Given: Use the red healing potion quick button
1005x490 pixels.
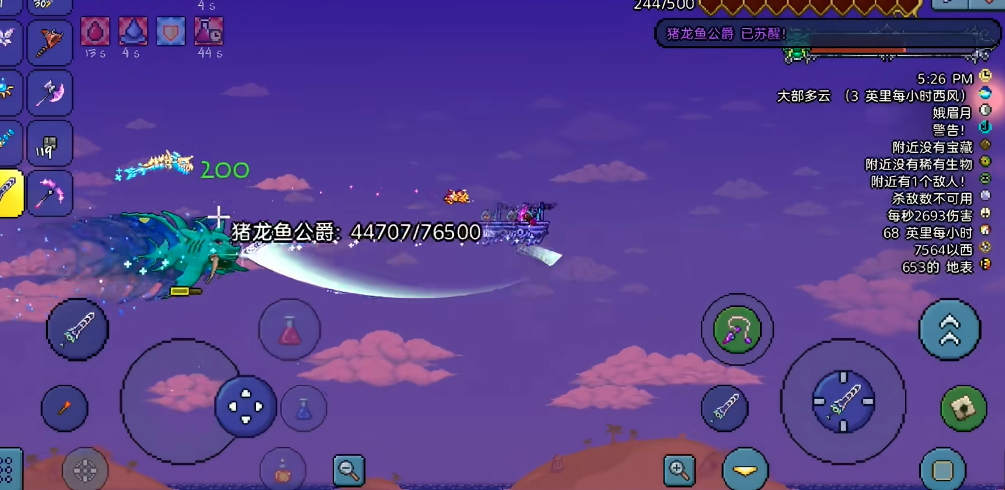Looking at the screenshot, I should 289,329.
